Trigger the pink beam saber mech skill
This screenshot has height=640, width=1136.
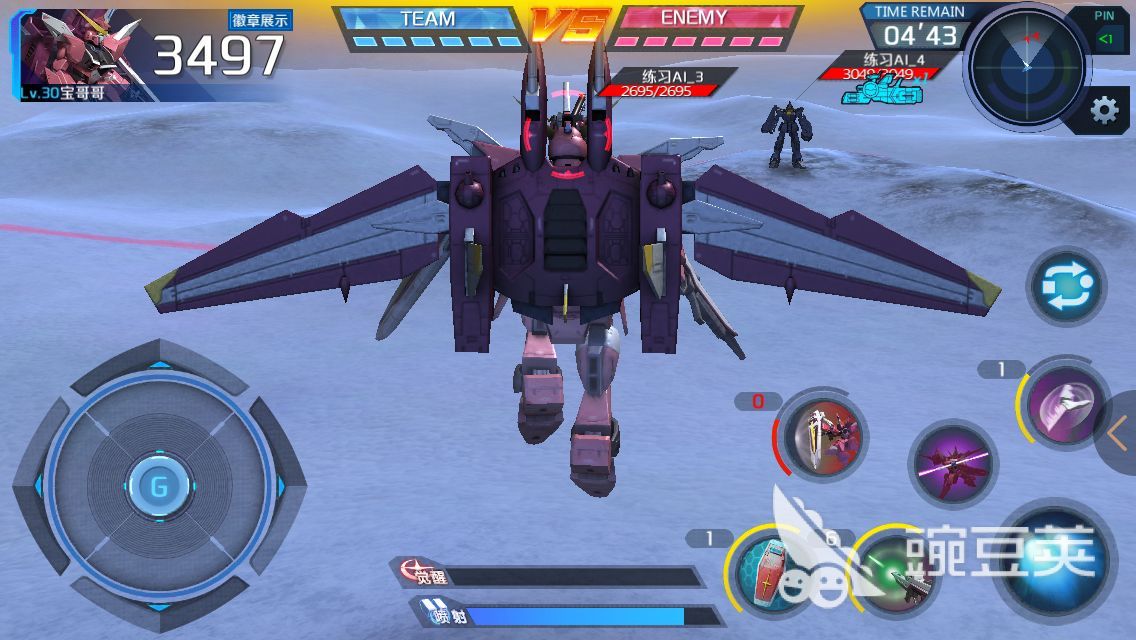[954, 465]
